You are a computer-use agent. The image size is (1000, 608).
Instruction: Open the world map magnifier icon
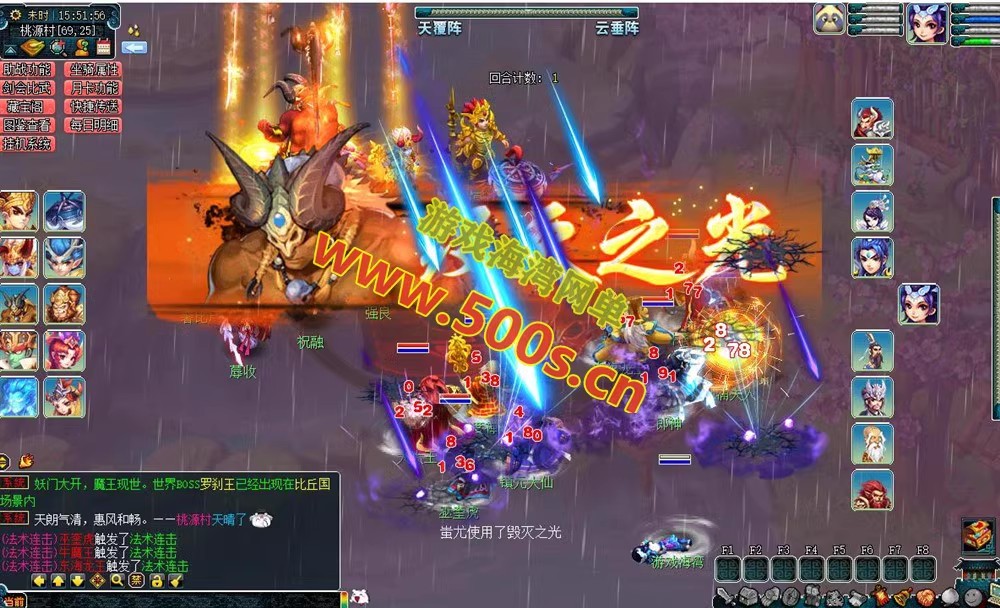(x=57, y=47)
